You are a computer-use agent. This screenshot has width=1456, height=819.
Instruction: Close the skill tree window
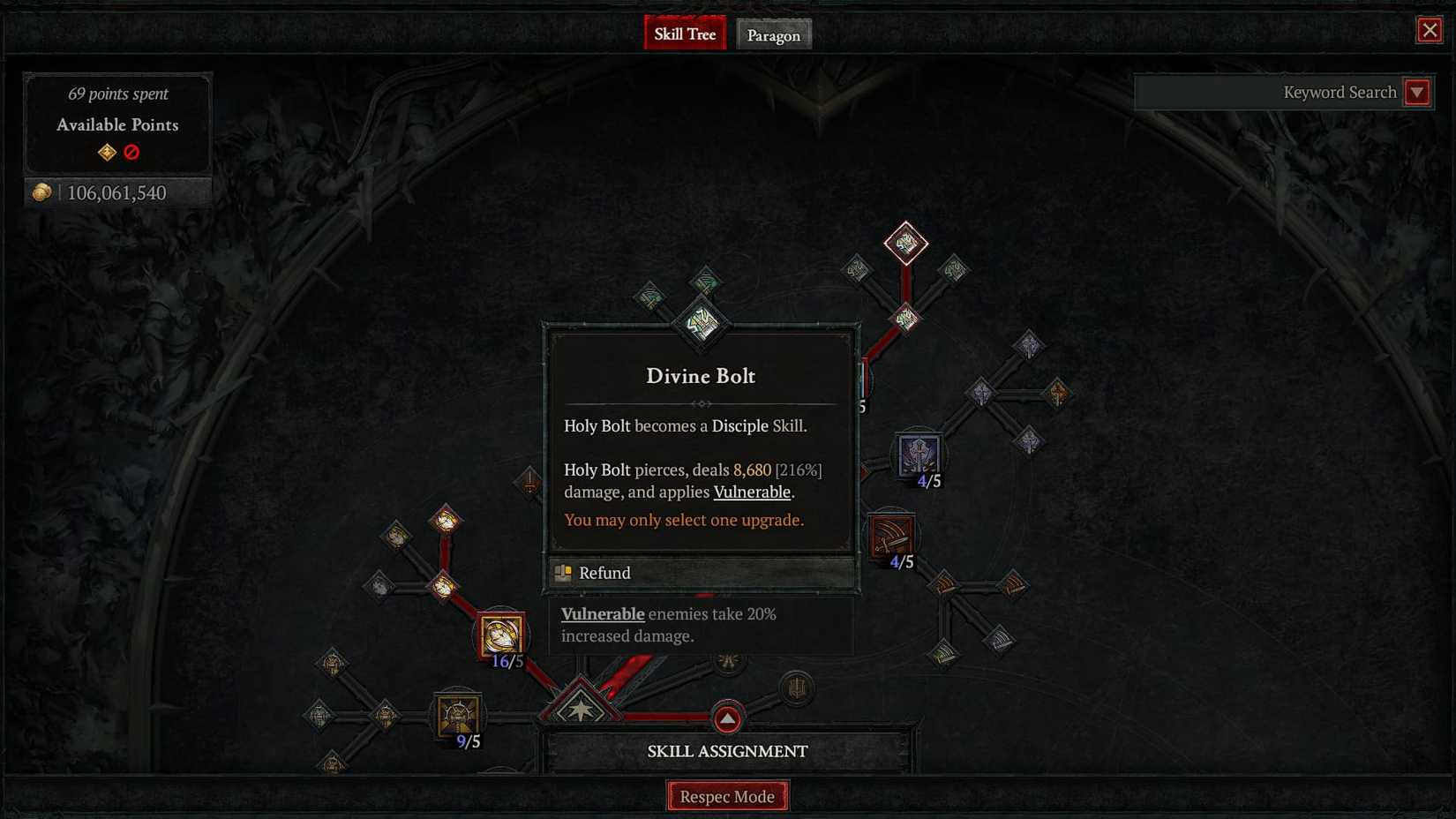pyautogui.click(x=1430, y=29)
